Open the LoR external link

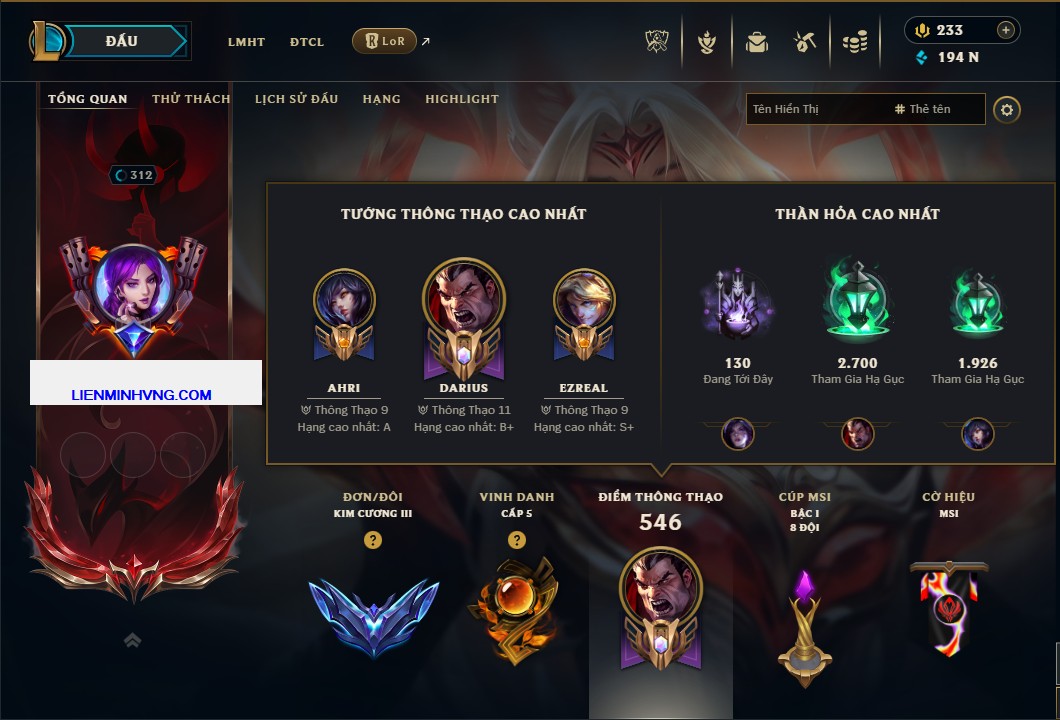point(385,41)
